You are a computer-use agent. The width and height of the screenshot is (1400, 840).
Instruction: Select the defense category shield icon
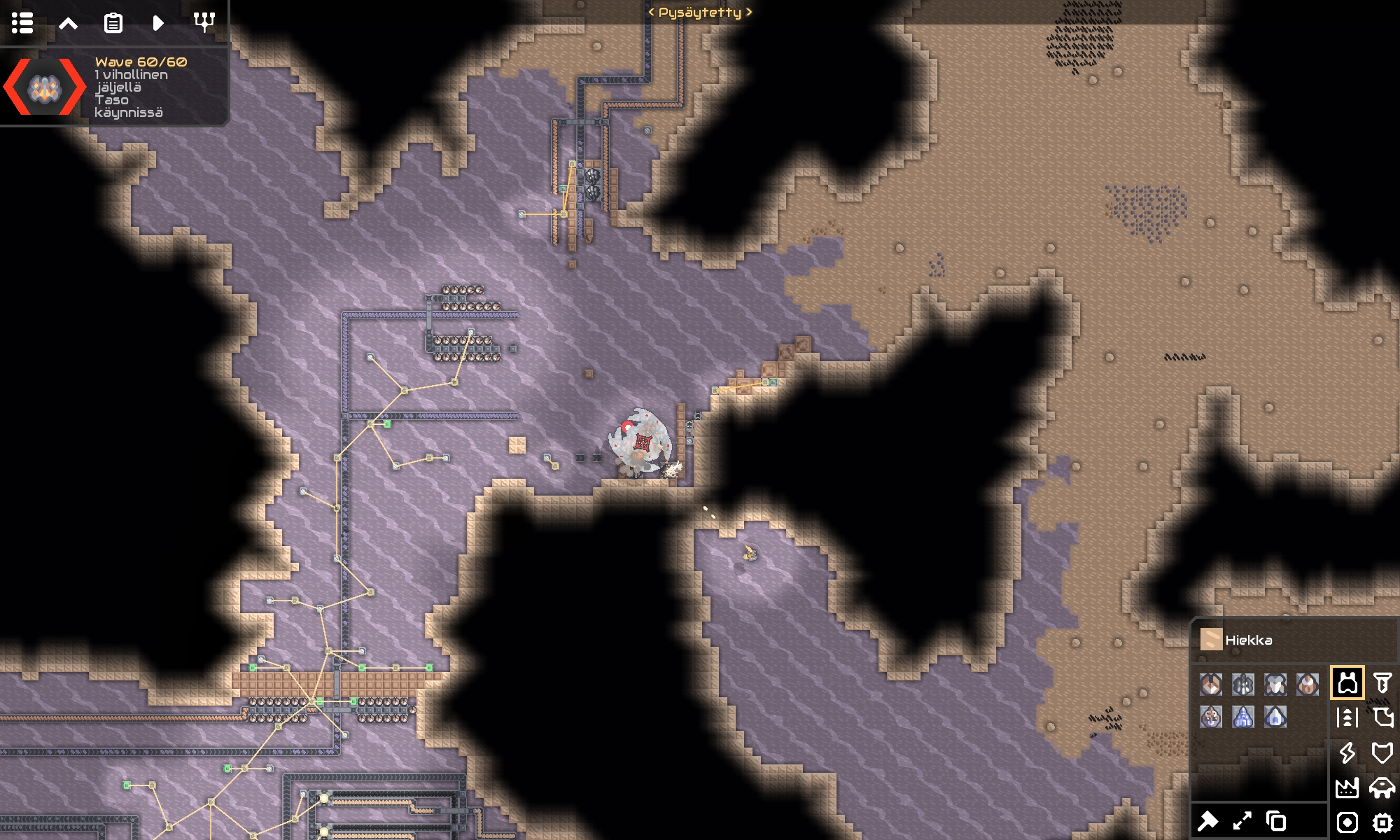click(x=1382, y=754)
